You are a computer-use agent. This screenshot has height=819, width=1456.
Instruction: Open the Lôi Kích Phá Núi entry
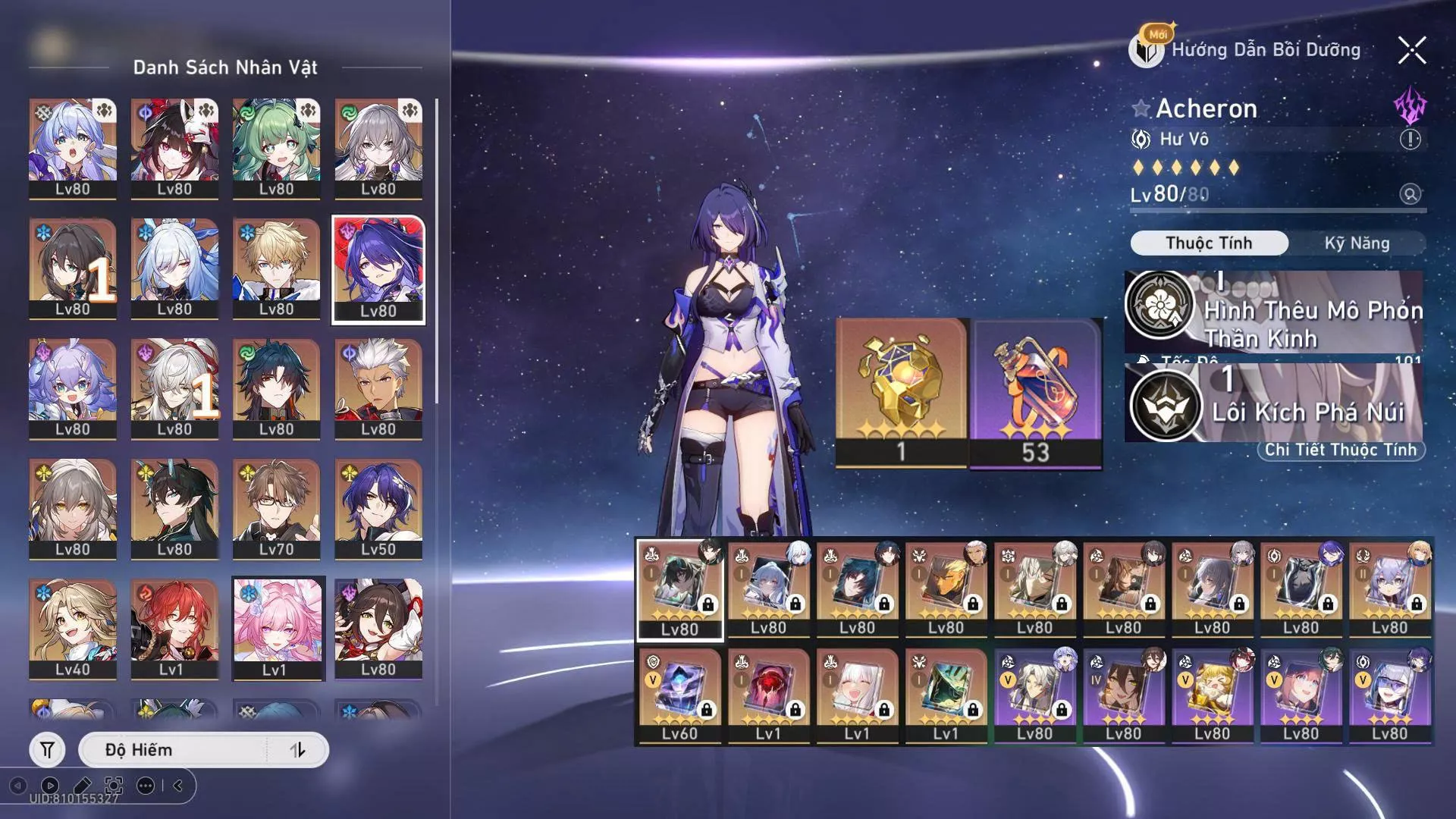click(x=1274, y=403)
